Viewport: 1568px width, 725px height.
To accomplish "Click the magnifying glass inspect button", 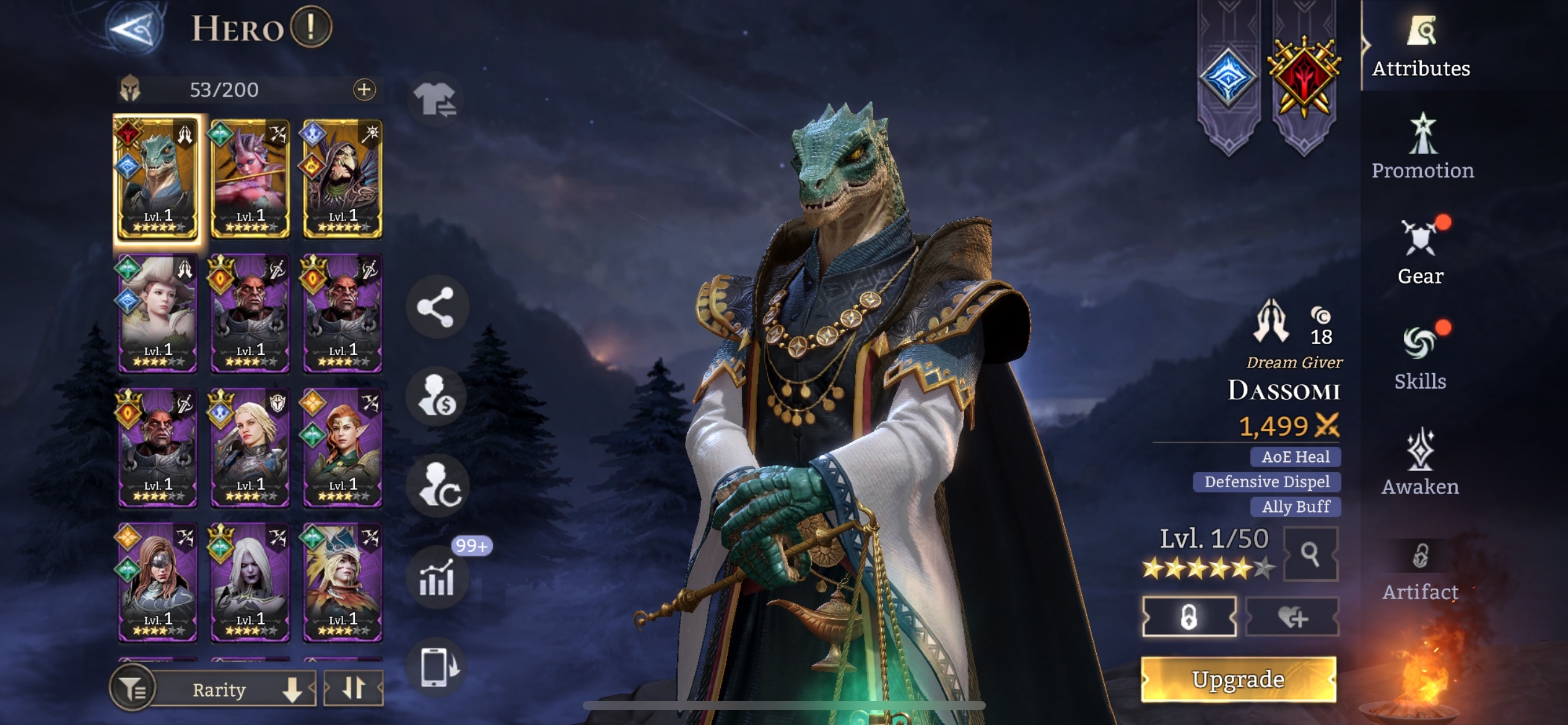I will (x=1310, y=554).
